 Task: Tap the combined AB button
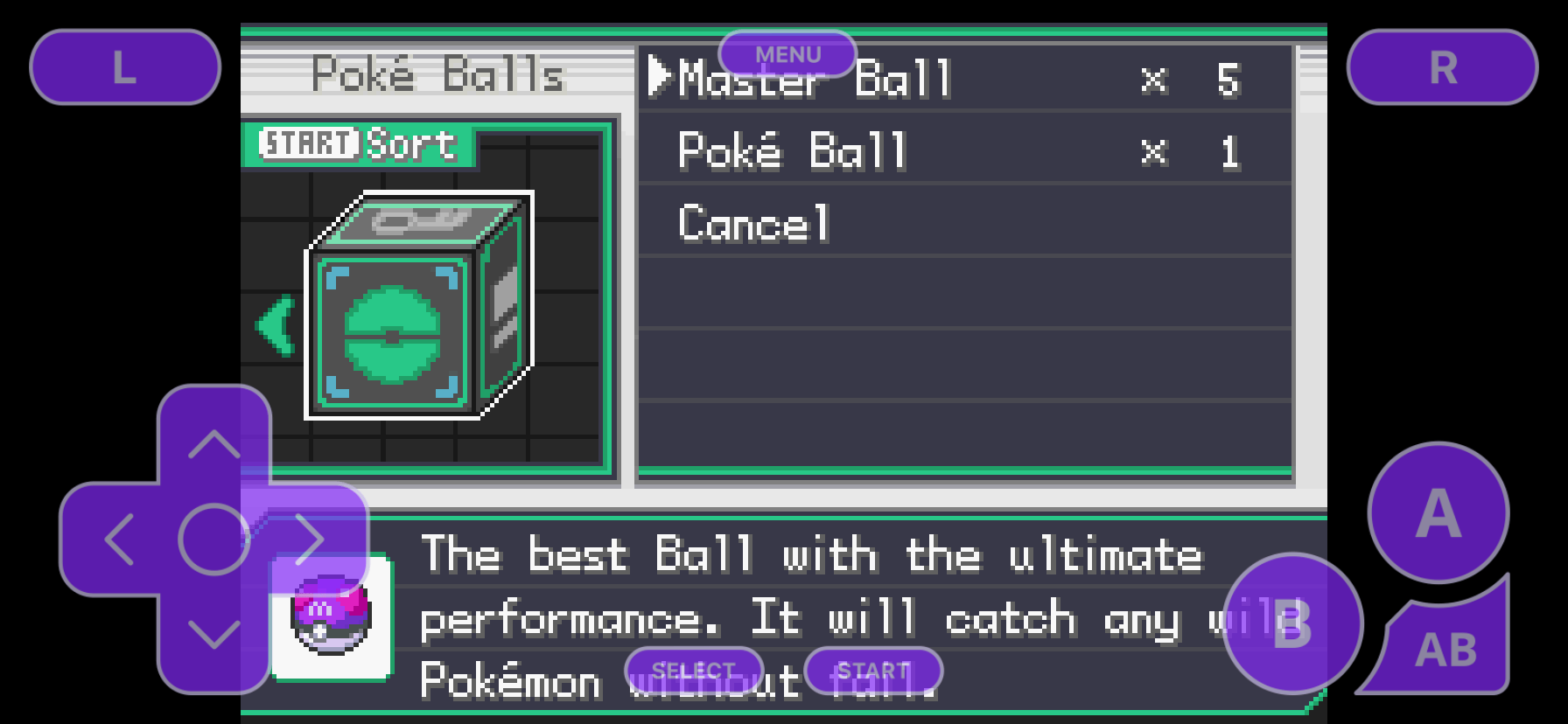(1445, 649)
